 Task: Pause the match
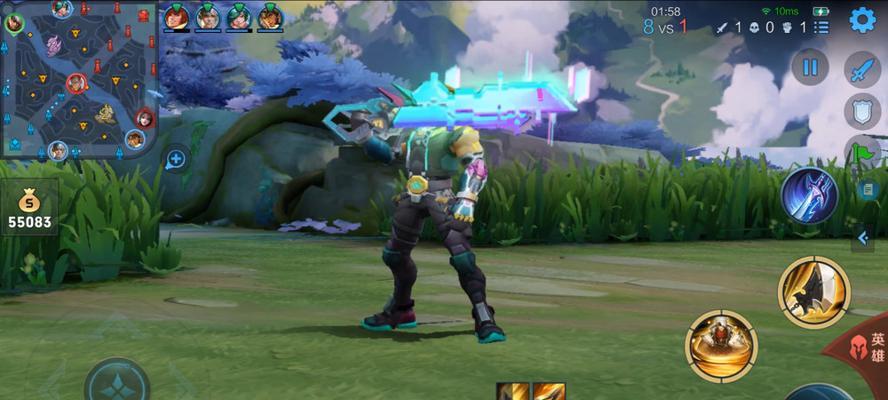coord(810,68)
